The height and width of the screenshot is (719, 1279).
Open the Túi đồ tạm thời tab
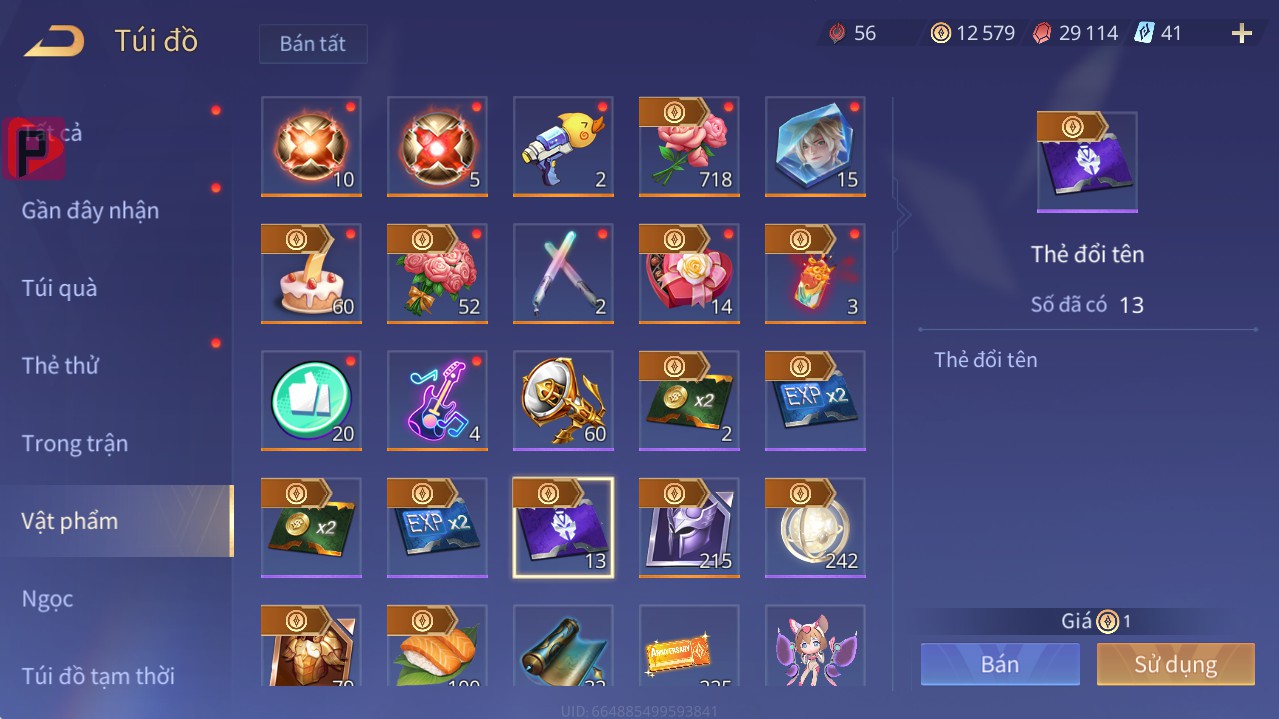click(98, 676)
